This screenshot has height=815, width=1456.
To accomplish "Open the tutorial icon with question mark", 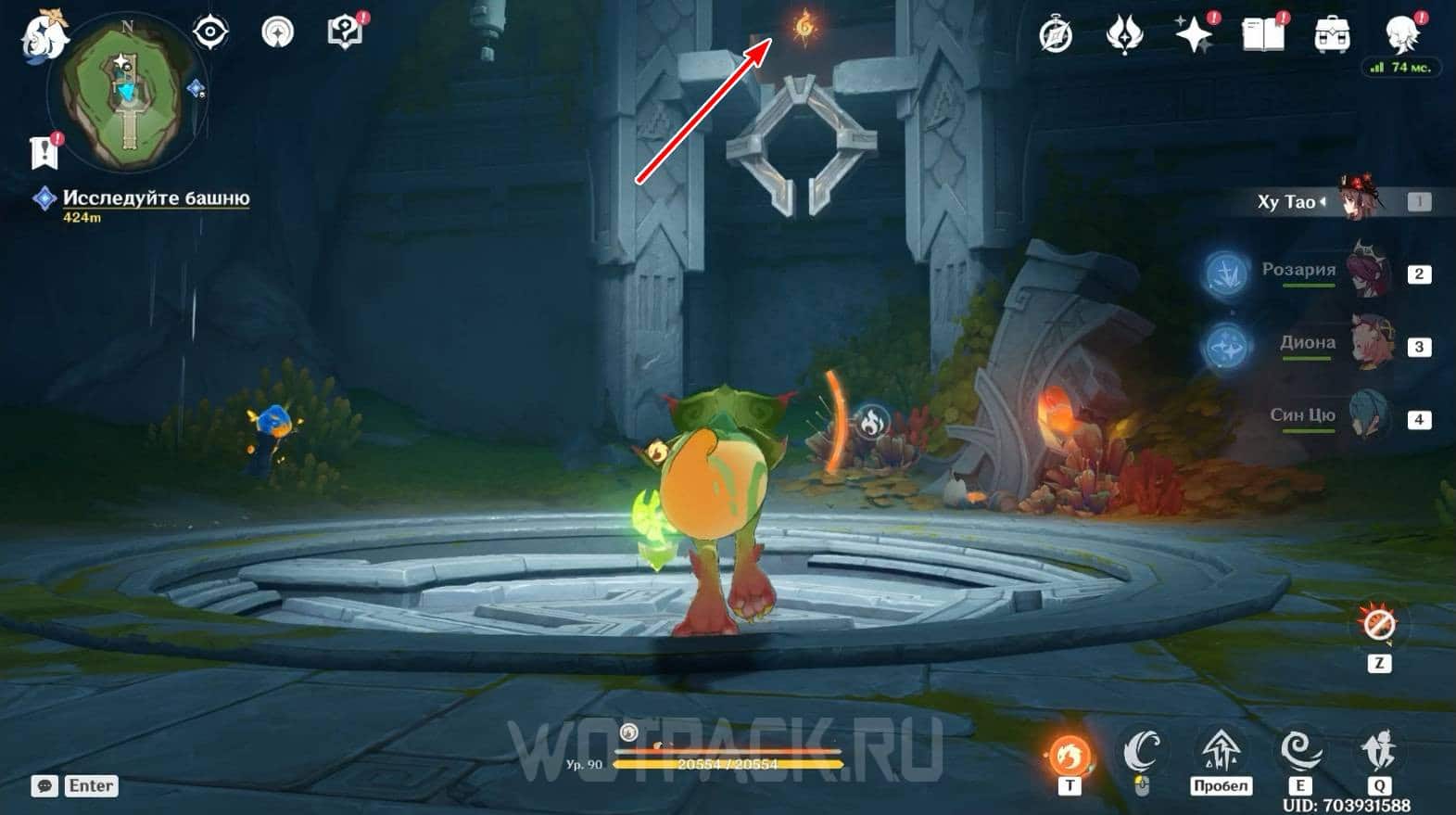I will 345,32.
